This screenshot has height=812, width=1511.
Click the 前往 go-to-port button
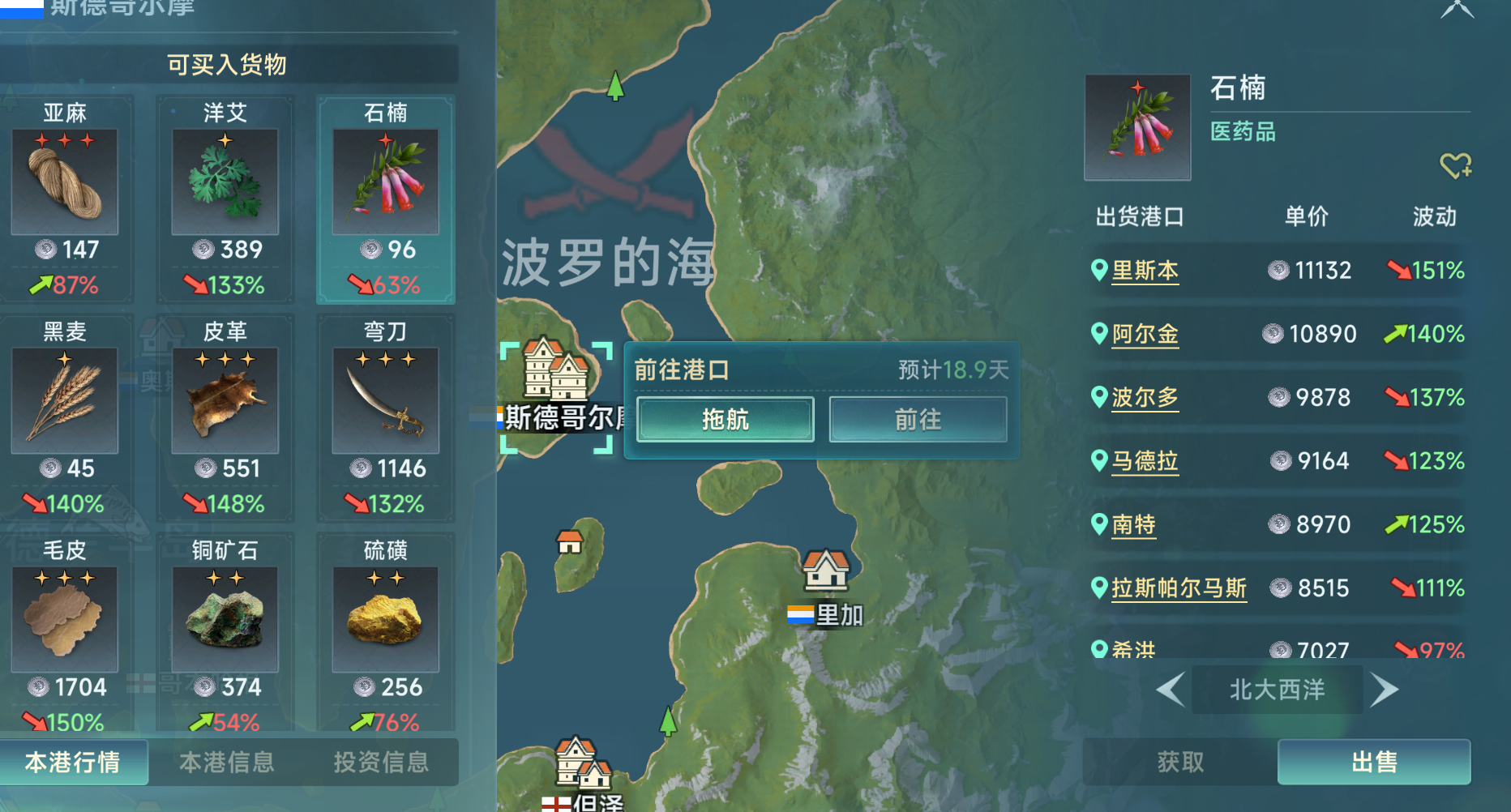click(918, 419)
